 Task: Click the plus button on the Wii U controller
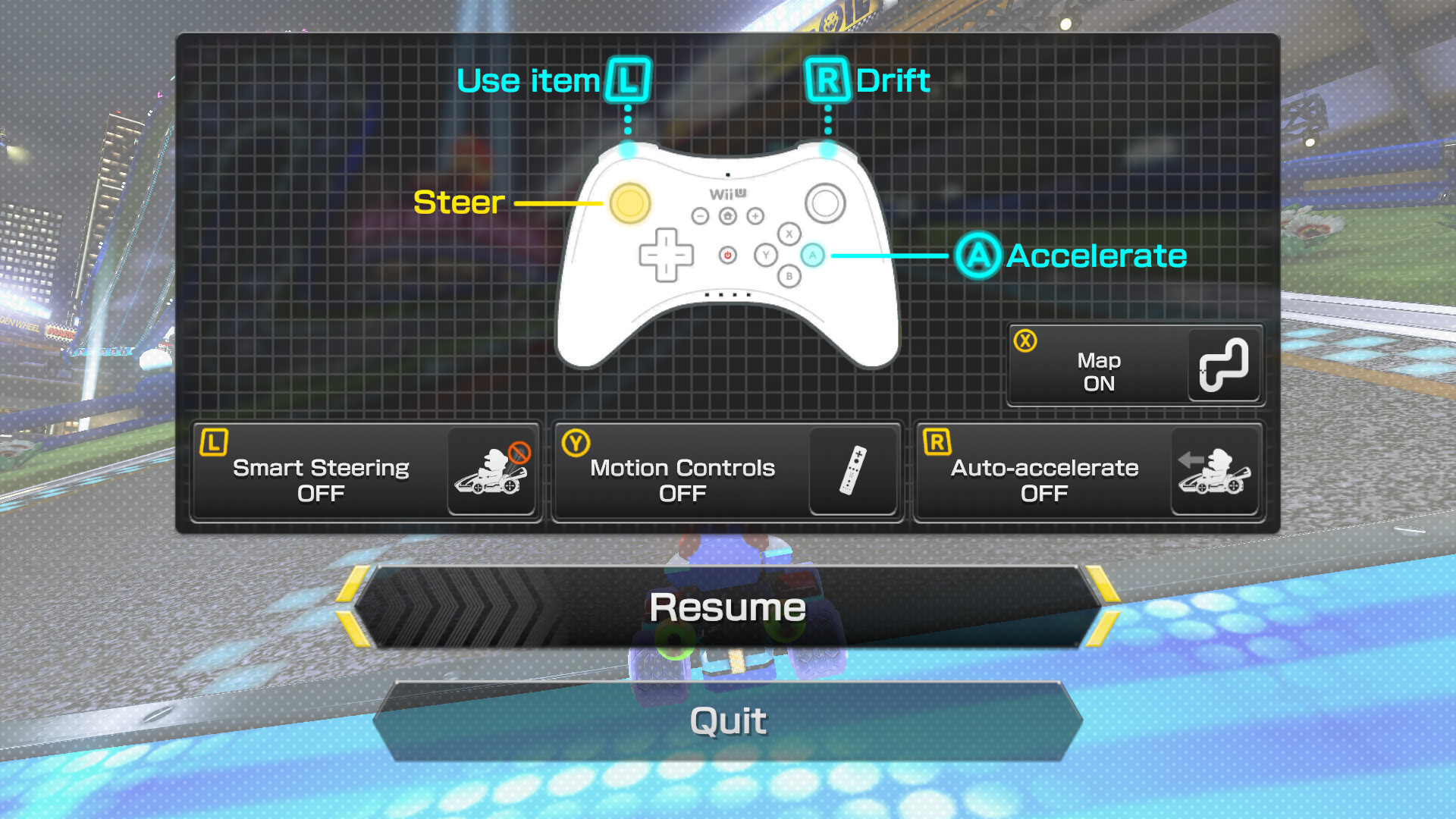[754, 216]
